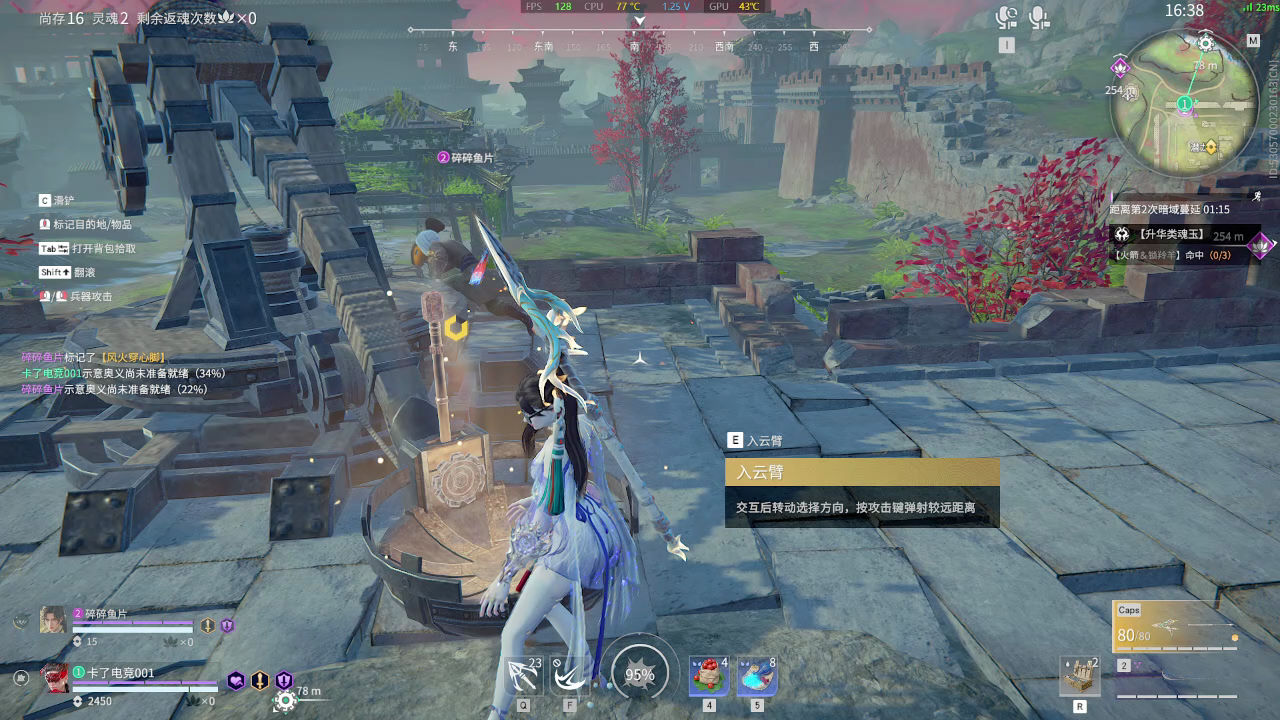
Task: Select teammate 碎碎鱼片 portrait
Action: pyautogui.click(x=53, y=620)
